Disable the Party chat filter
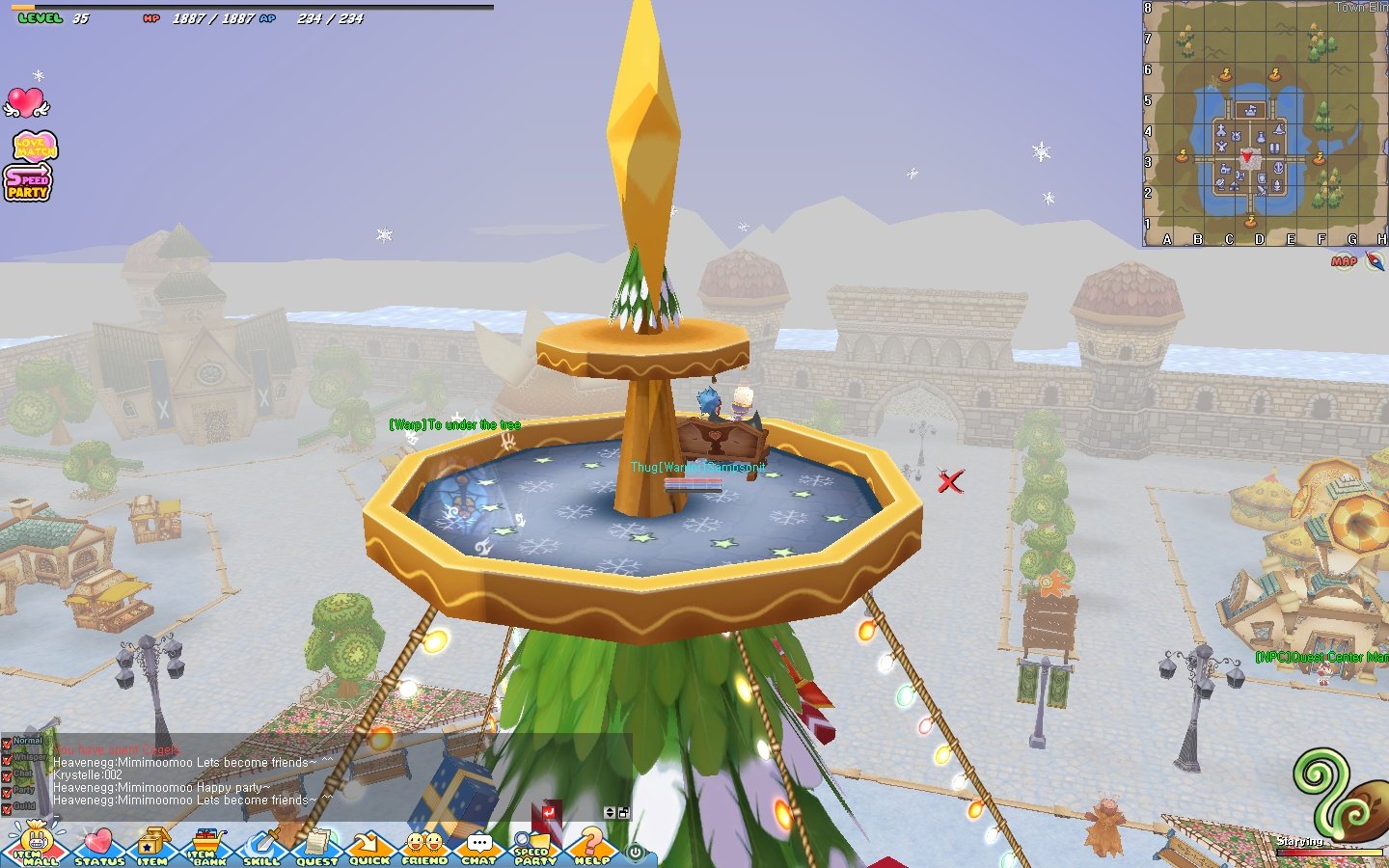The width and height of the screenshot is (1389, 868). [x=7, y=789]
